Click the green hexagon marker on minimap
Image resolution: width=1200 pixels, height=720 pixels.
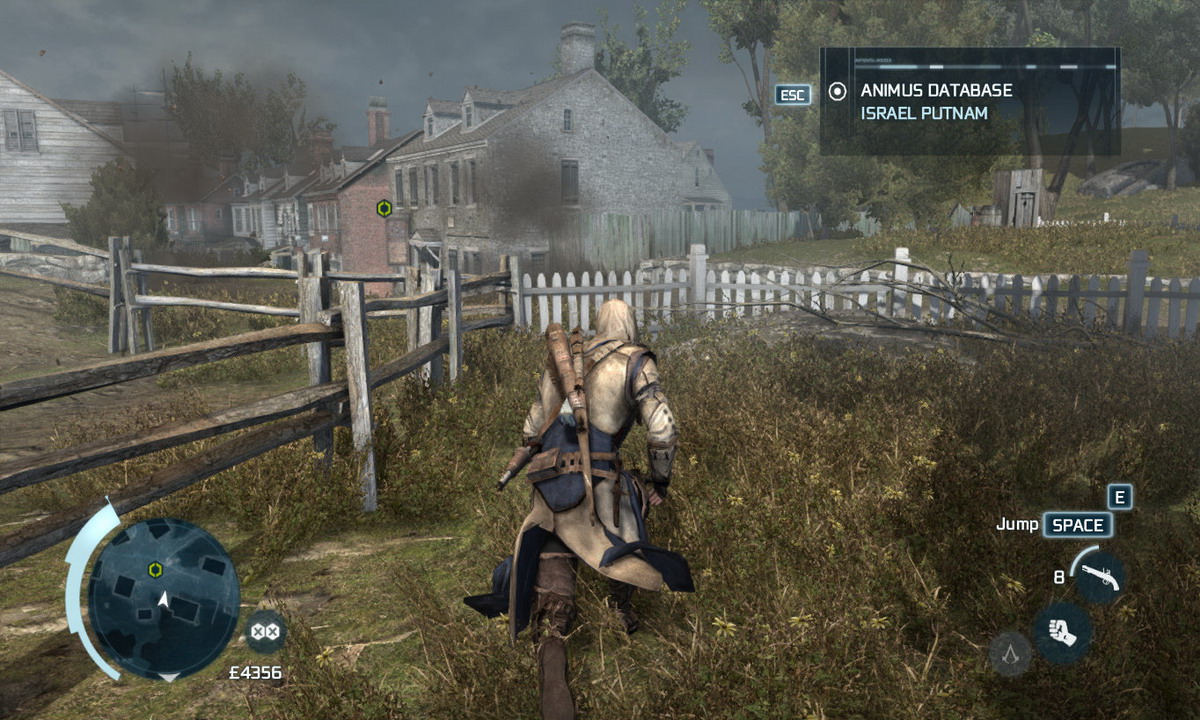click(156, 570)
